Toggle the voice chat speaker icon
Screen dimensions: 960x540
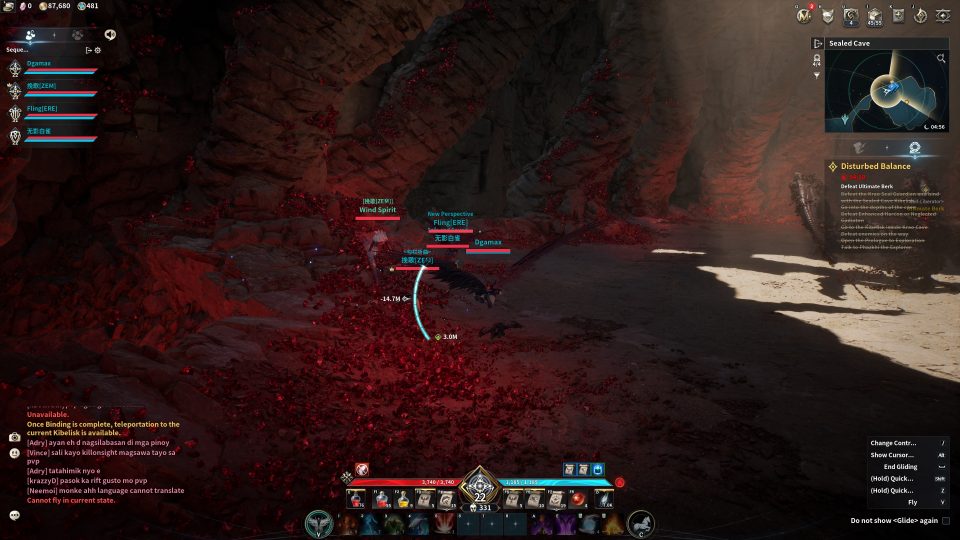tap(110, 34)
